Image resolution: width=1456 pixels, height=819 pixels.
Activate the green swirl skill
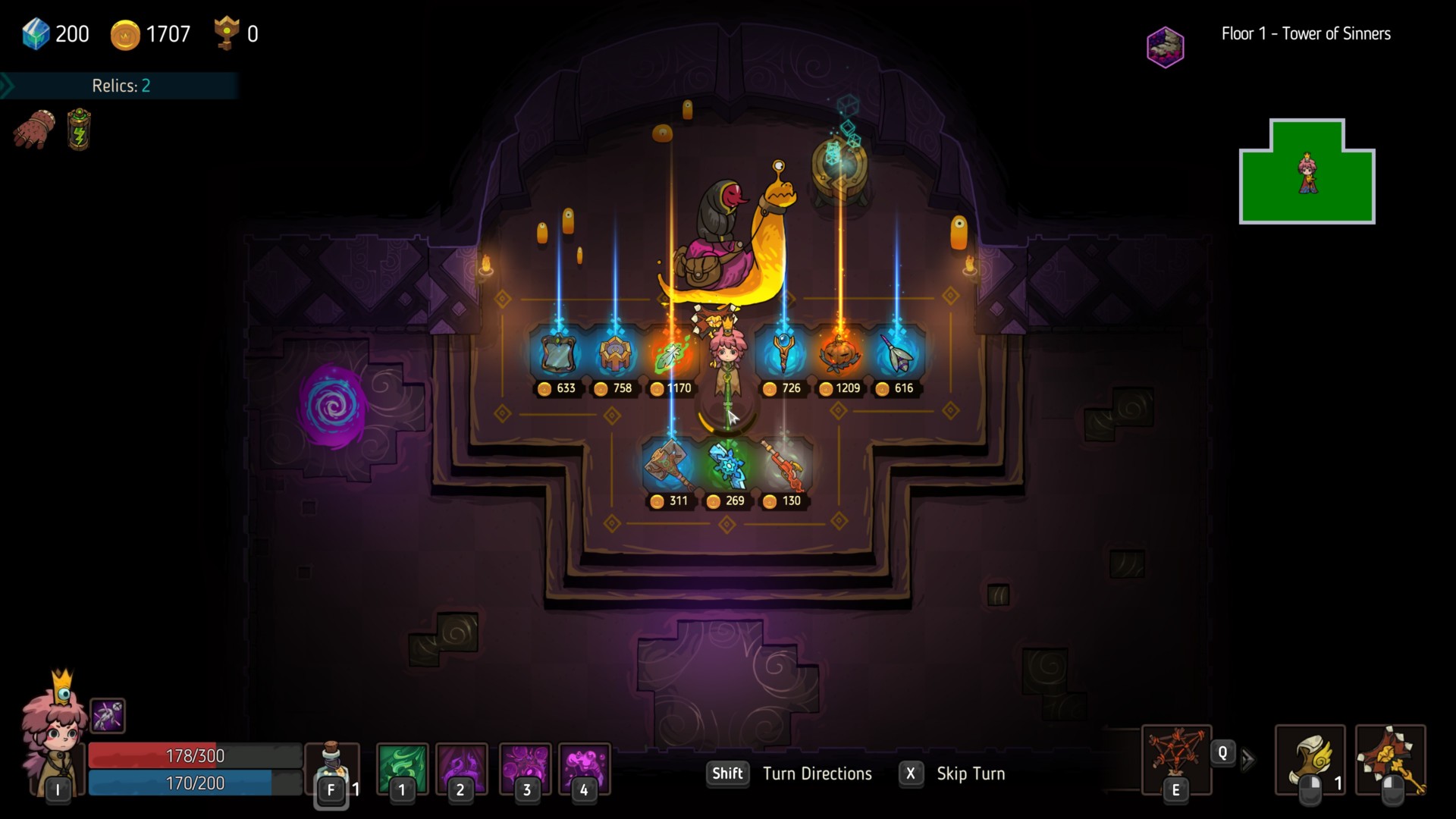(402, 767)
